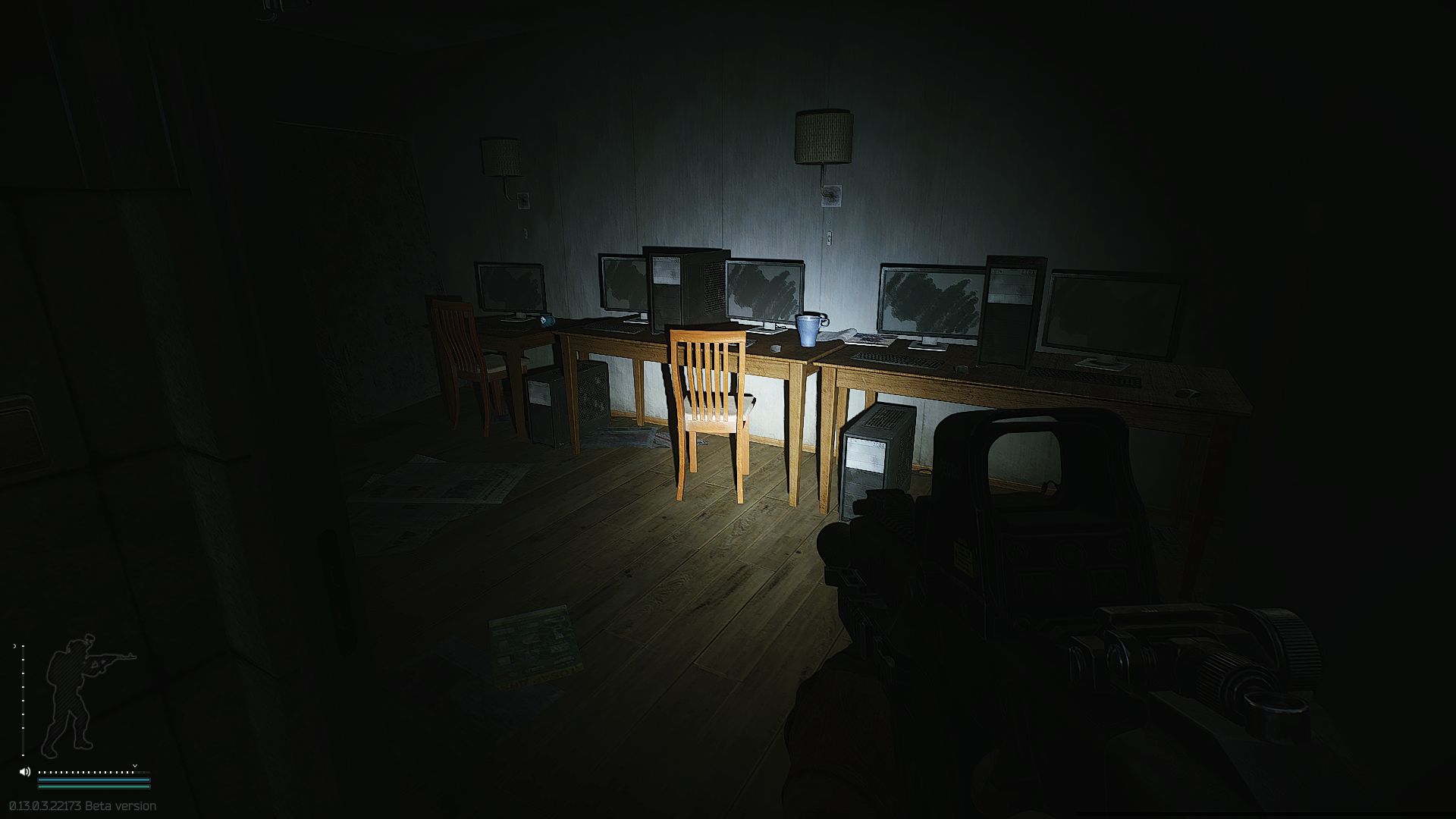1456x819 pixels.
Task: Click the blue coffee mug on the desk
Action: coord(808,331)
